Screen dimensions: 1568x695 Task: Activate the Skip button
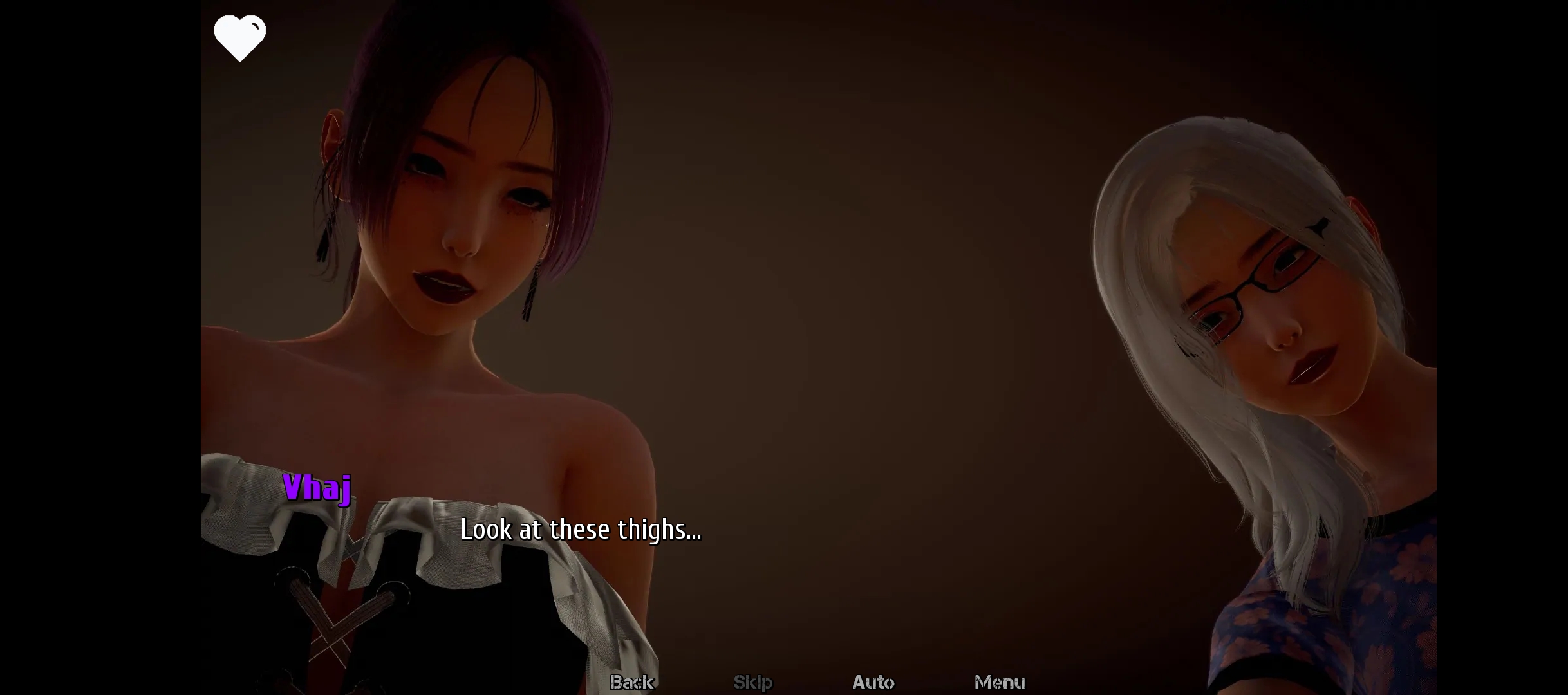point(752,681)
